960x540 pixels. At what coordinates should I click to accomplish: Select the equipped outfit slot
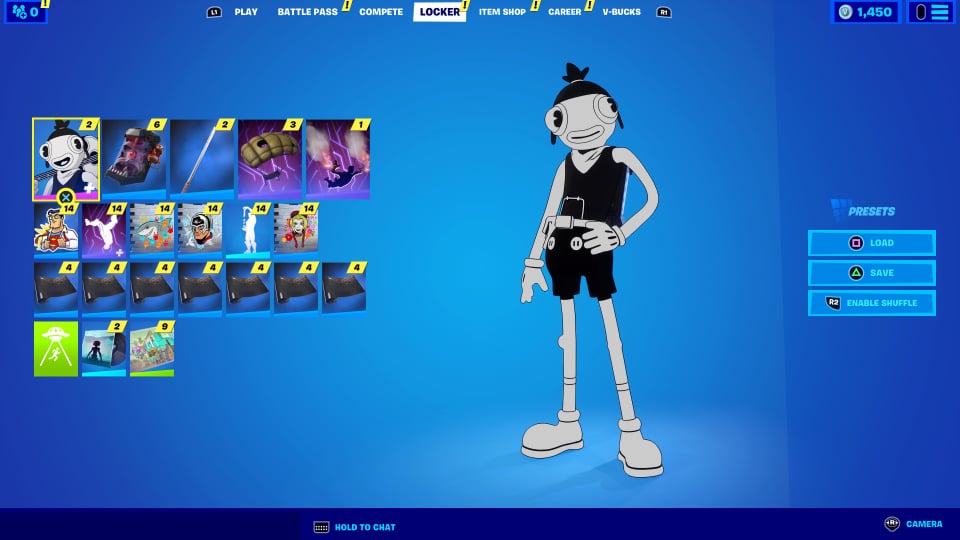pyautogui.click(x=66, y=158)
